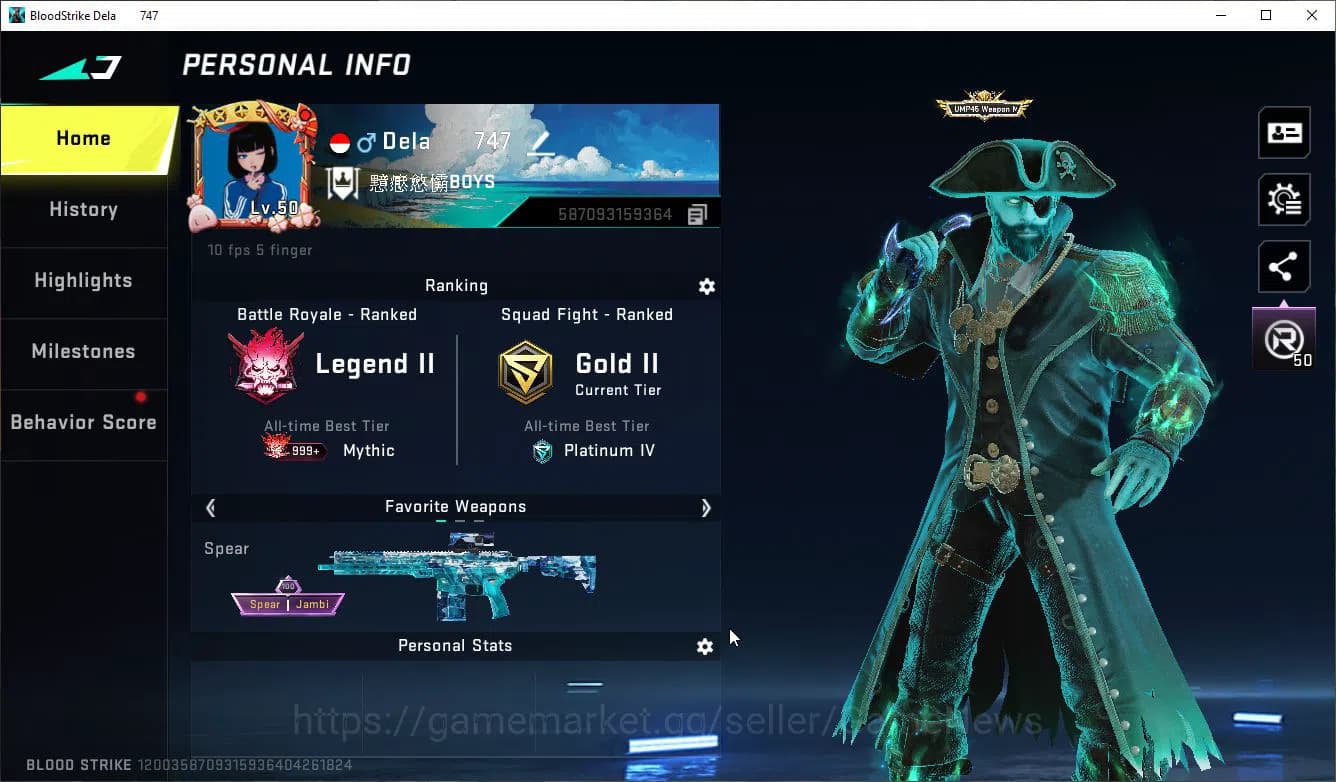Open the UMP45 Weapon banner above the character
The image size is (1336, 782).
pyautogui.click(x=984, y=107)
